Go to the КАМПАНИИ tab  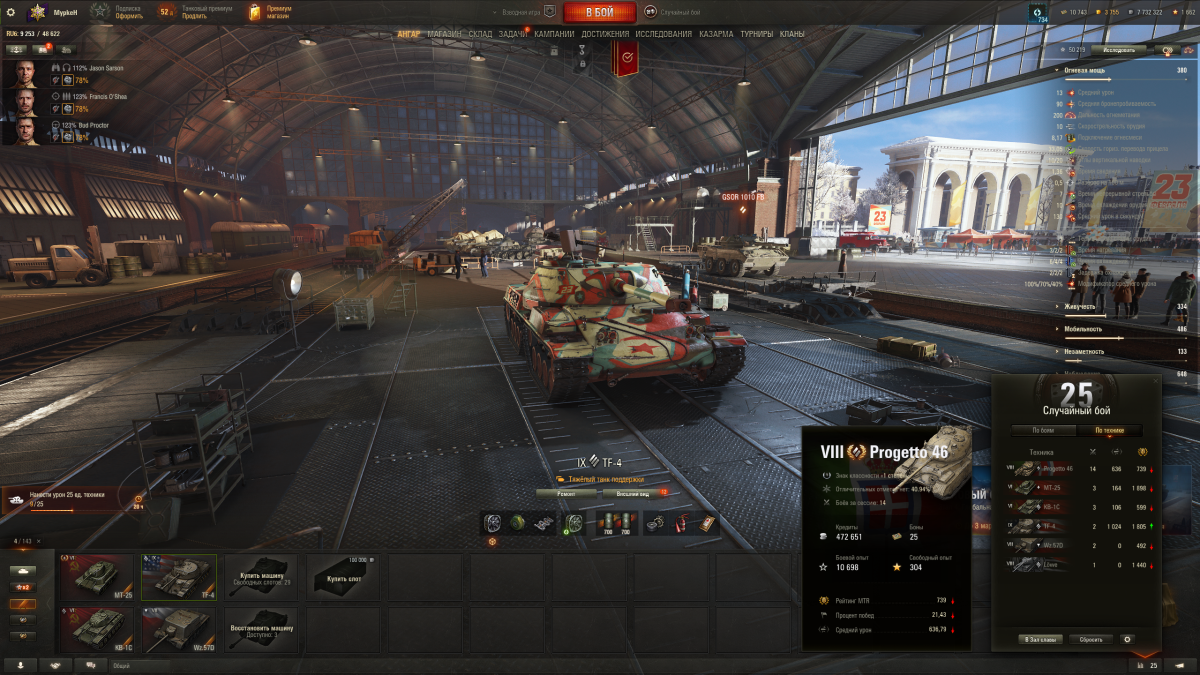point(554,34)
